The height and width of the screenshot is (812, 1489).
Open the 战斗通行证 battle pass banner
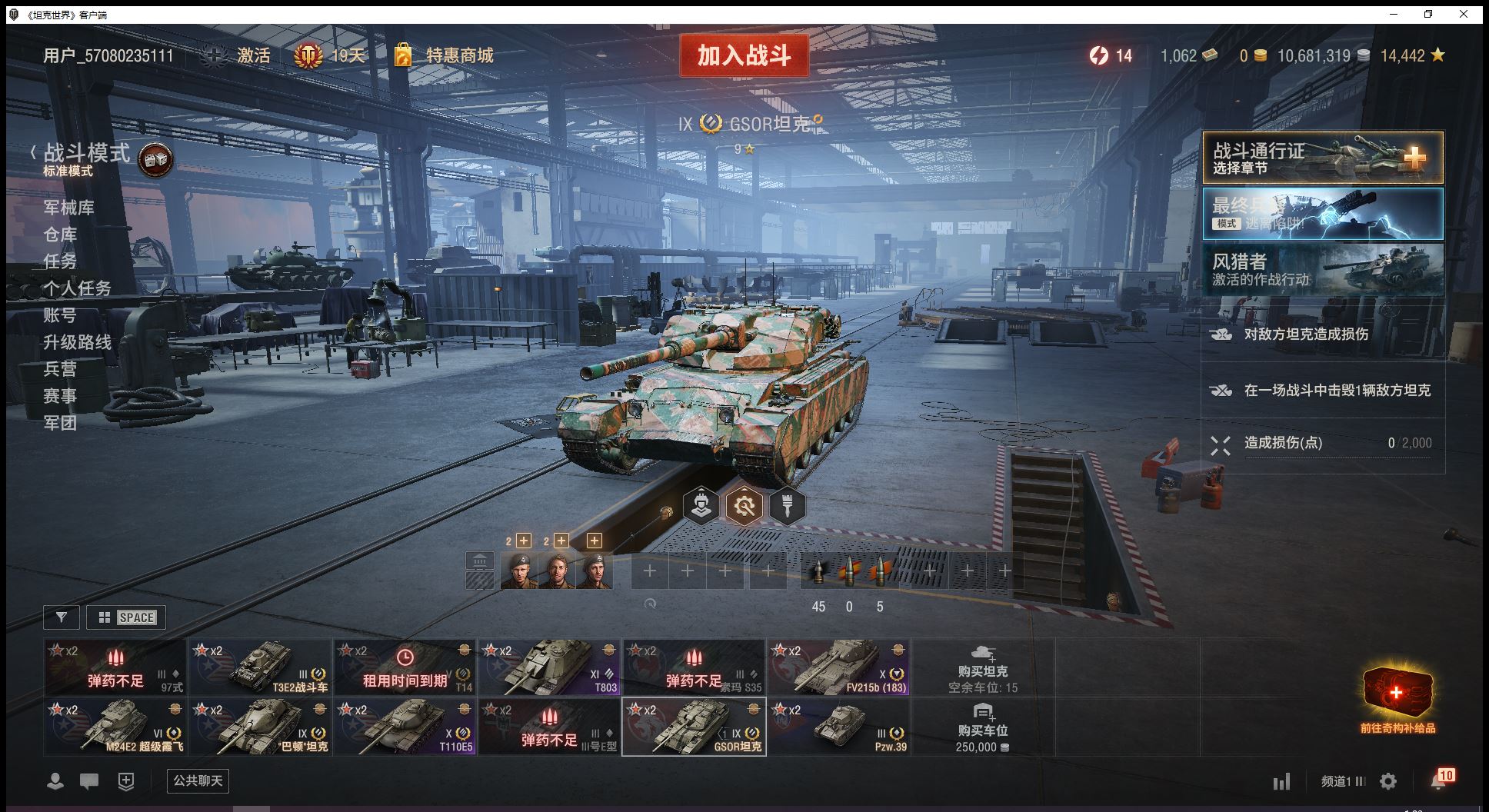coord(1322,158)
